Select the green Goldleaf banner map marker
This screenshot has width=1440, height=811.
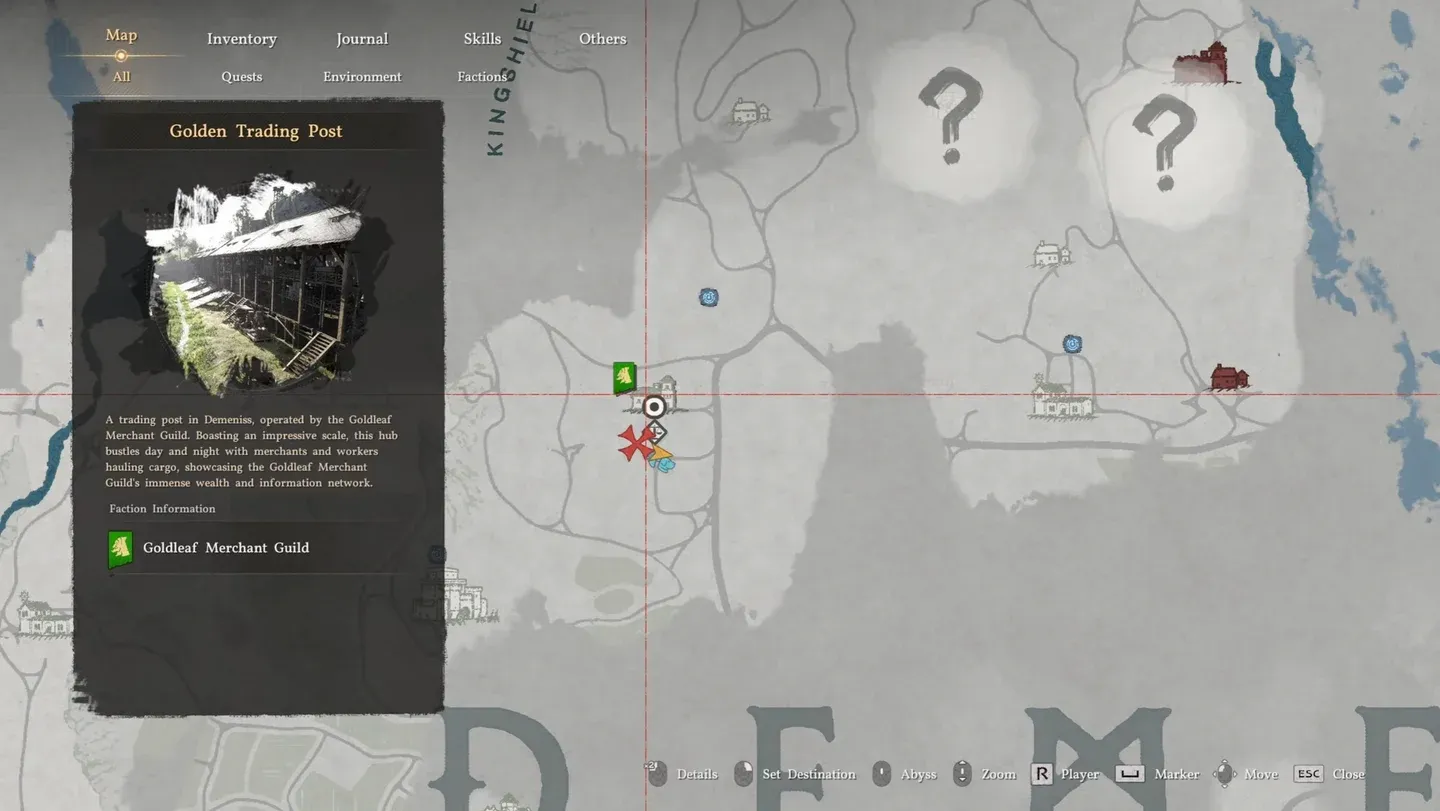[x=625, y=377]
